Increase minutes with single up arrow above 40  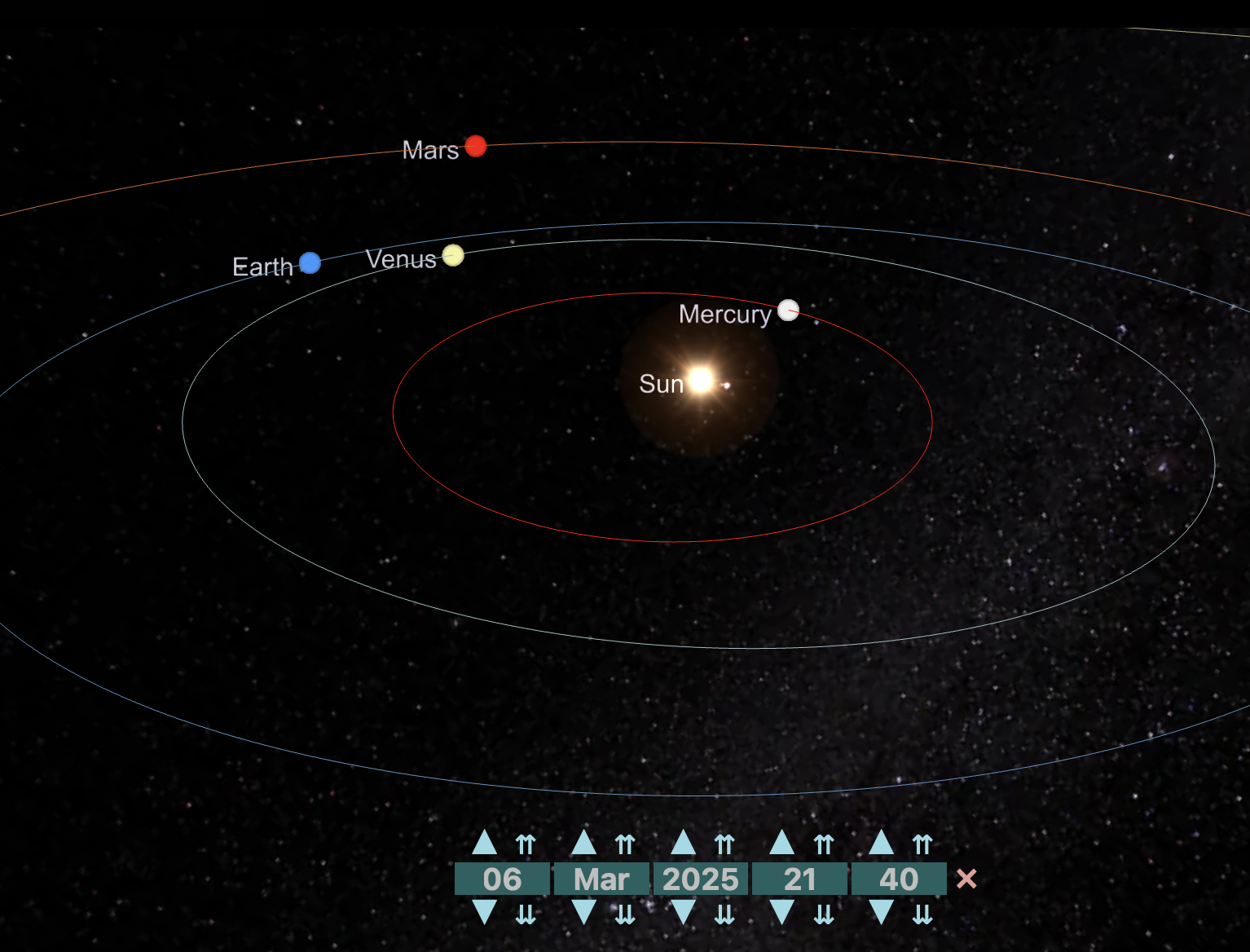click(x=881, y=843)
